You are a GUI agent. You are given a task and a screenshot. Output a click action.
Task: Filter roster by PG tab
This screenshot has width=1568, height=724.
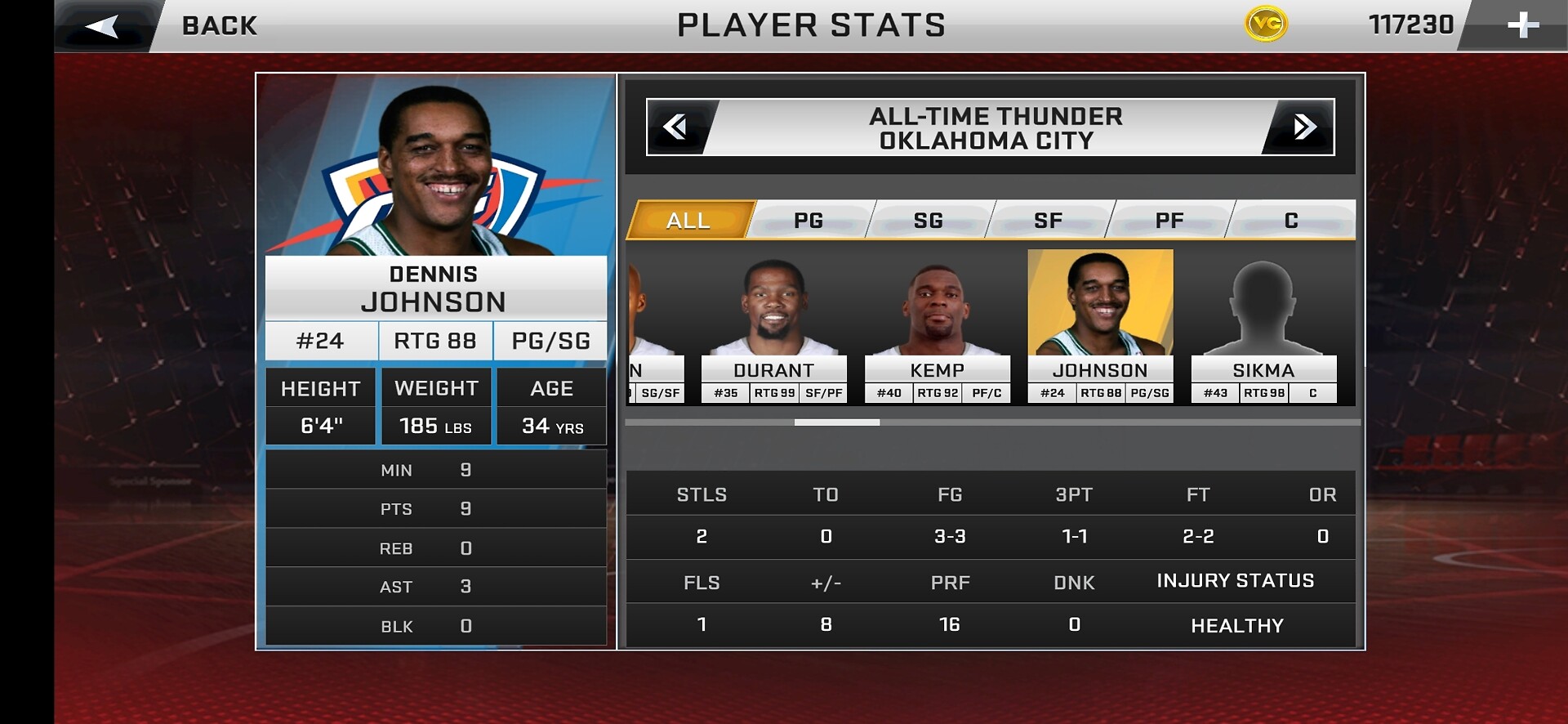click(808, 221)
